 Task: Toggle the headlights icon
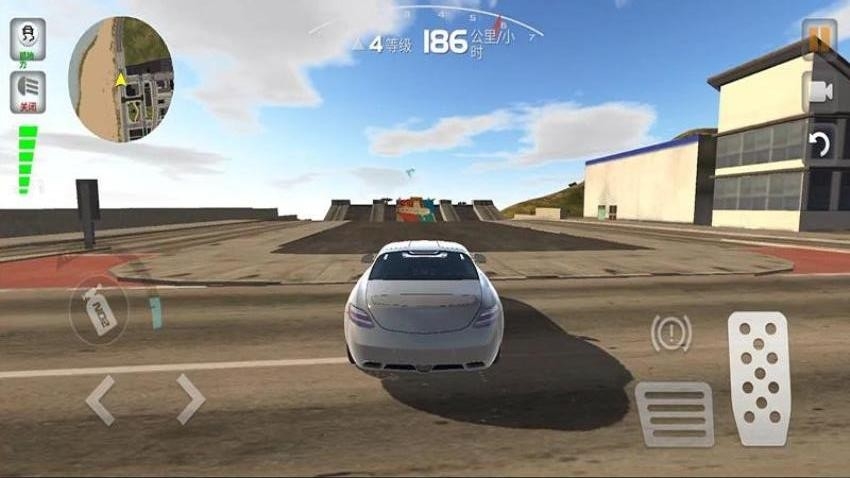(28, 88)
